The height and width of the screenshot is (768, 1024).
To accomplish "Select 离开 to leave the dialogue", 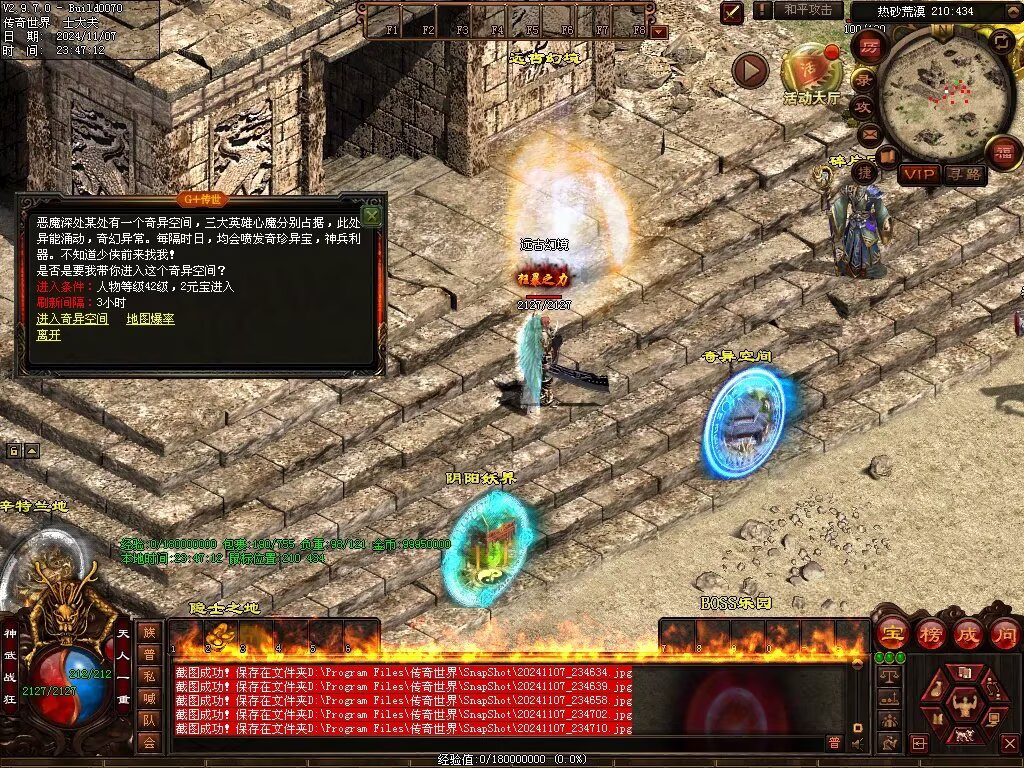I will (48, 335).
